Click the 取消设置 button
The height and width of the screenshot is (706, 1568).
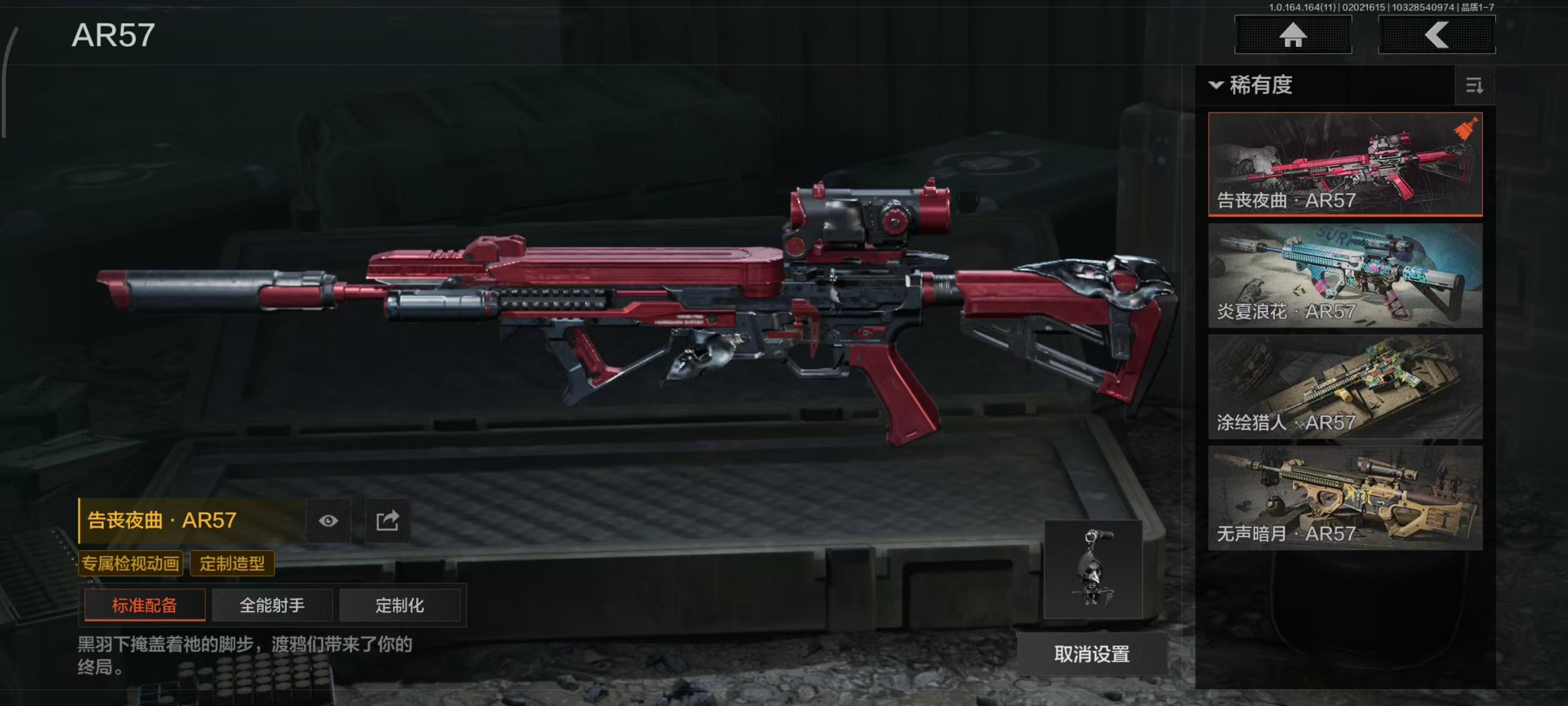click(1092, 654)
